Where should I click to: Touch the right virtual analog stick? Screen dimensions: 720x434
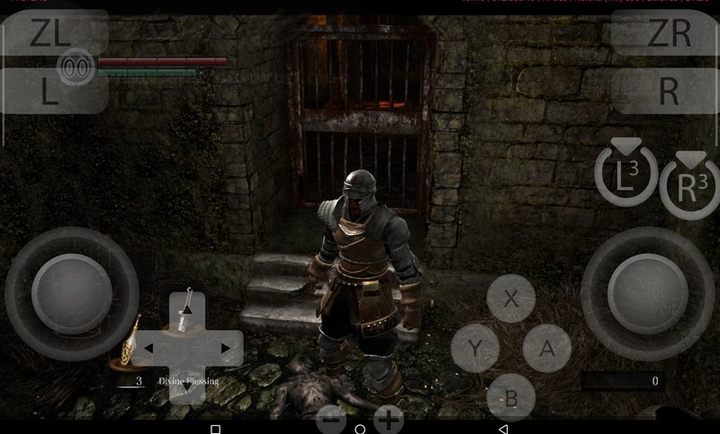(x=647, y=294)
